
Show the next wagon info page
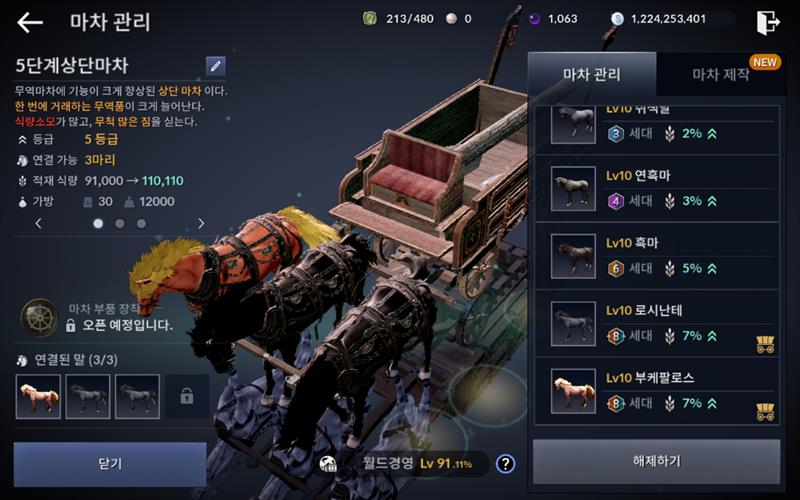point(201,224)
